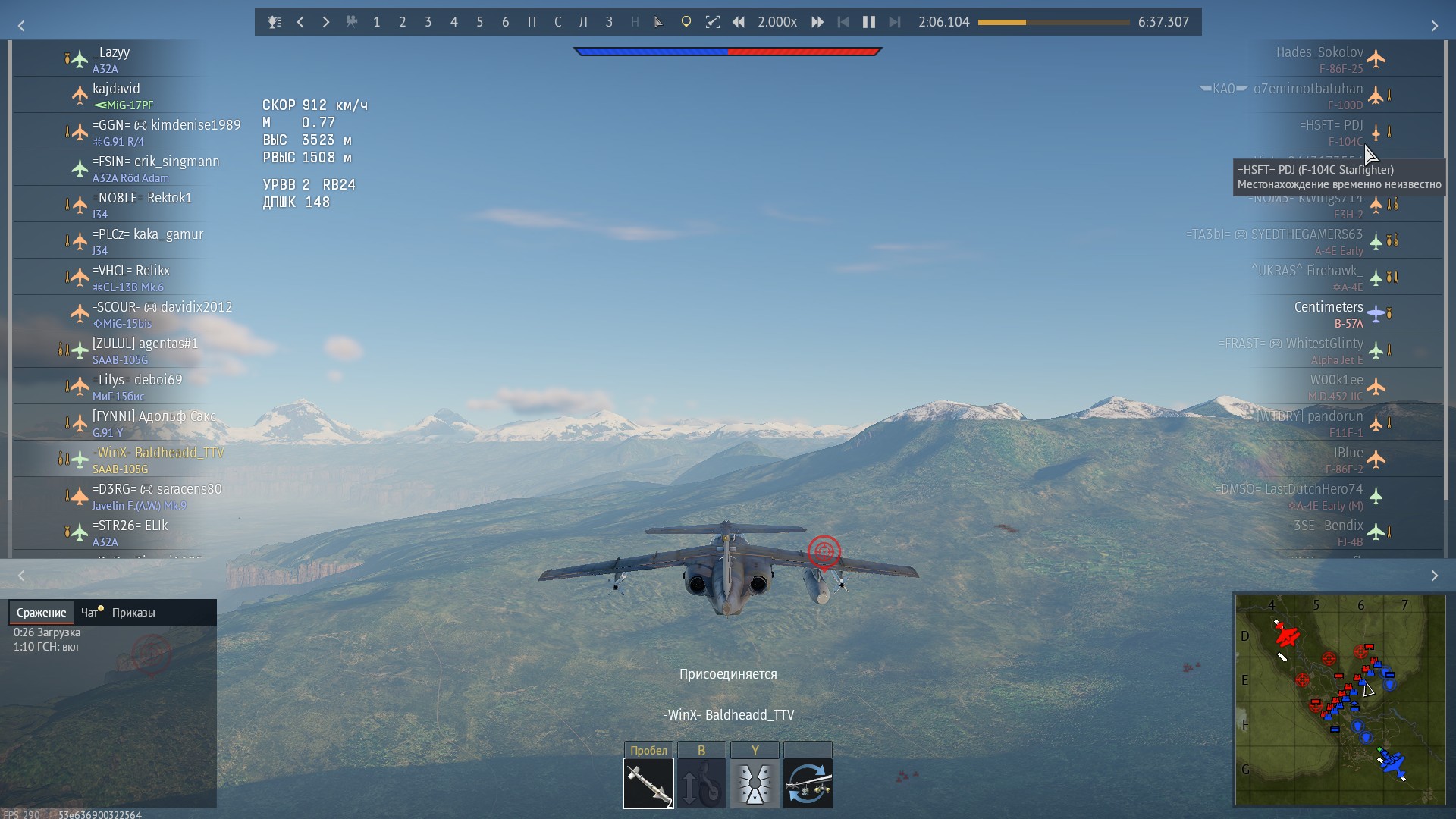Open the Приказы tab
This screenshot has width=1456, height=819.
tap(133, 613)
